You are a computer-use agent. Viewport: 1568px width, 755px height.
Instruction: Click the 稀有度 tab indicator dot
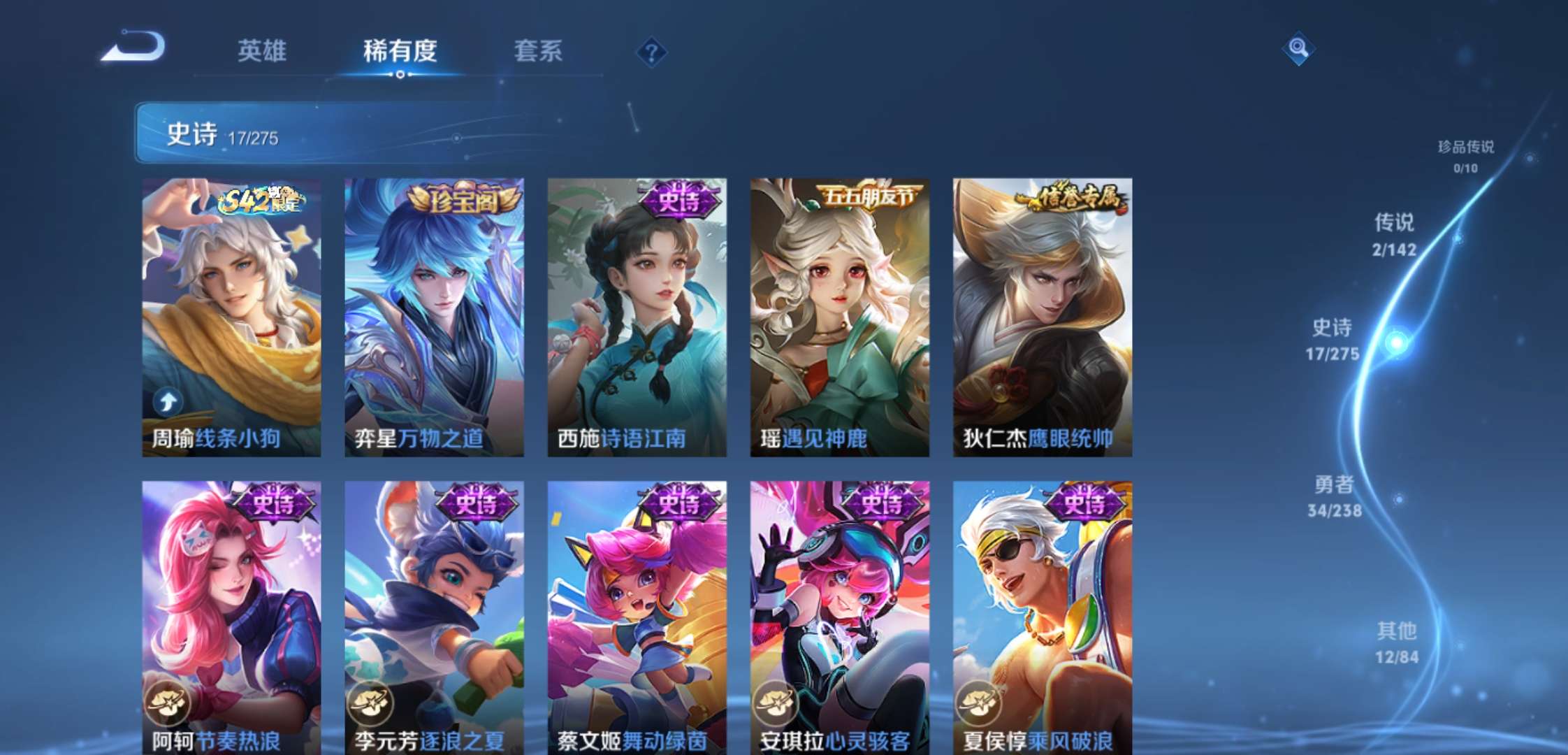tap(400, 74)
